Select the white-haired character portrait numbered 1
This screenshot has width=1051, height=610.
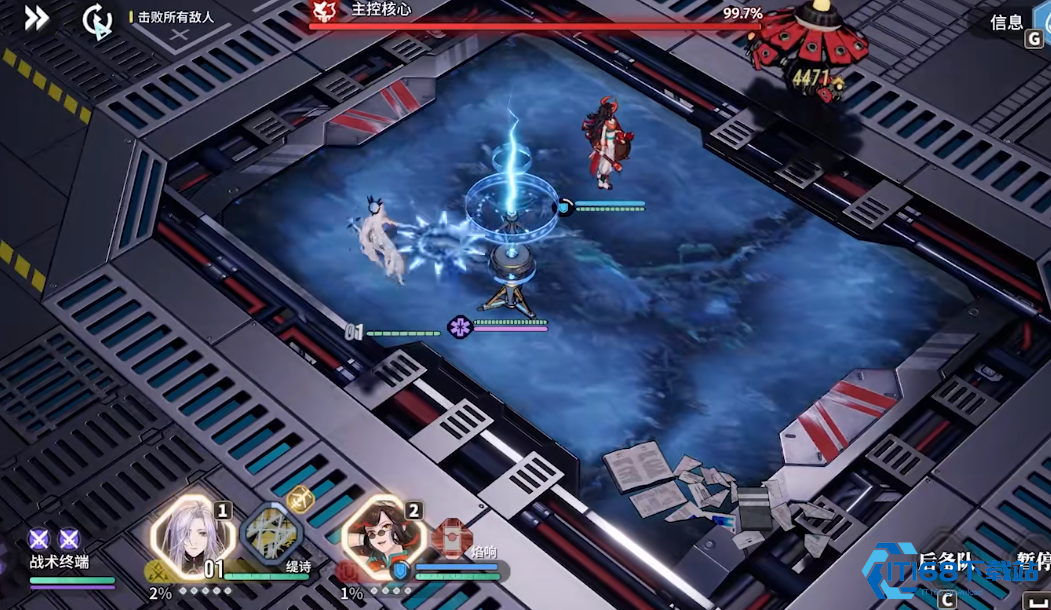pos(192,538)
